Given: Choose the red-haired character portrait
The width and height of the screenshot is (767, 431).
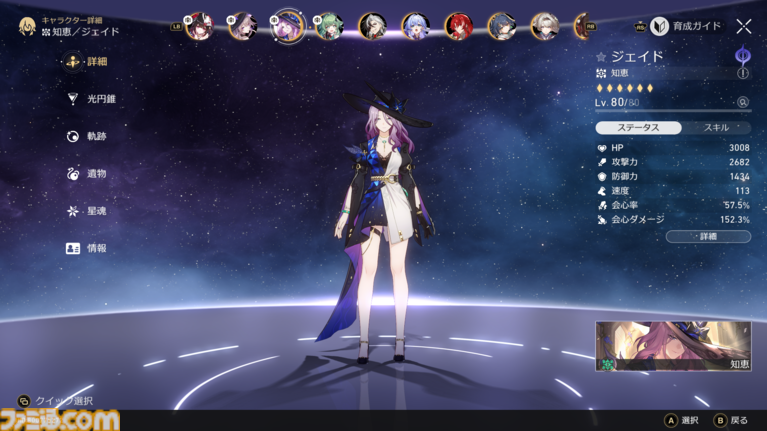Looking at the screenshot, I should tap(459, 26).
